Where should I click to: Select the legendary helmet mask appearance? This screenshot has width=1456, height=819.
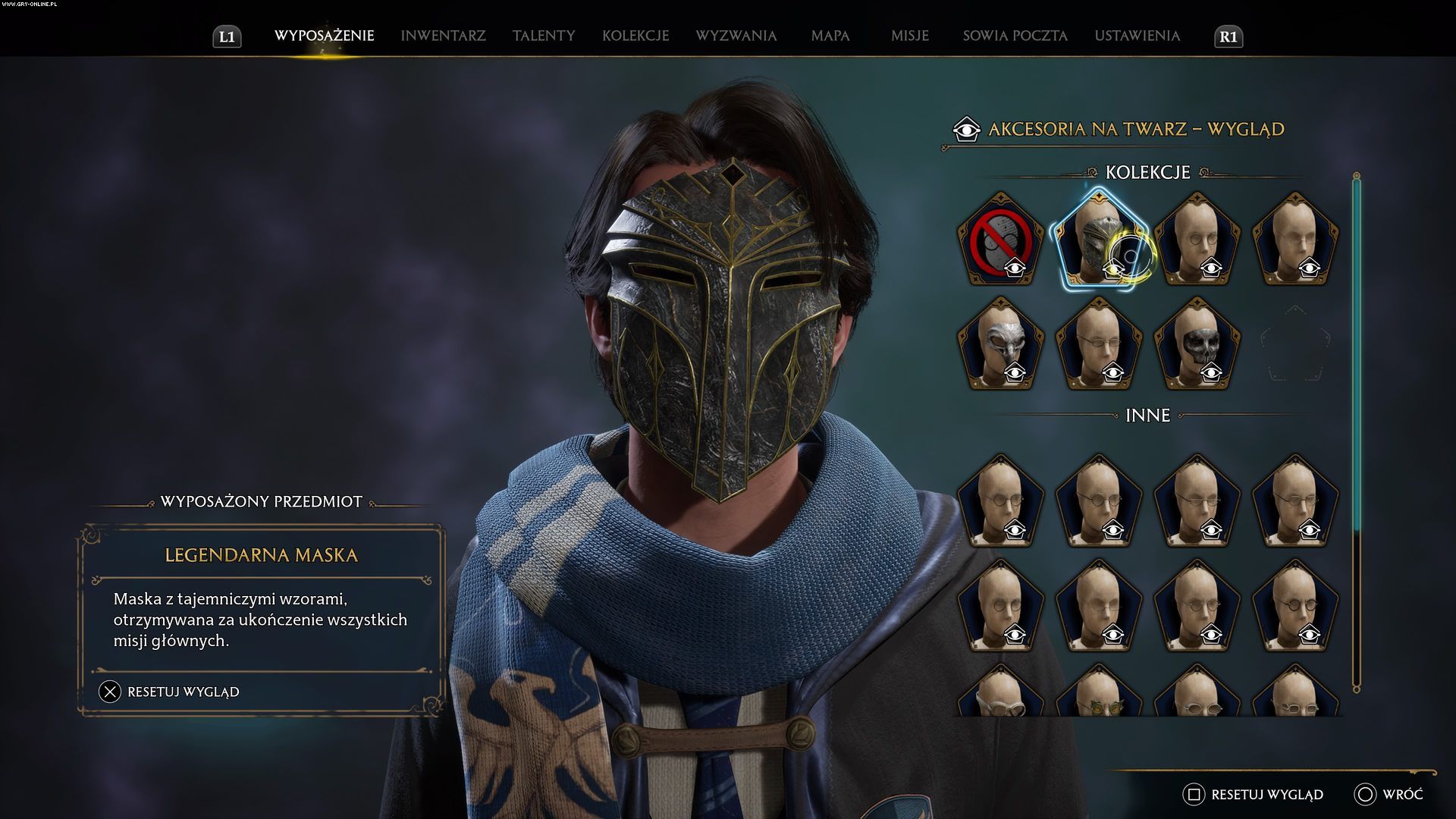pyautogui.click(x=1098, y=240)
